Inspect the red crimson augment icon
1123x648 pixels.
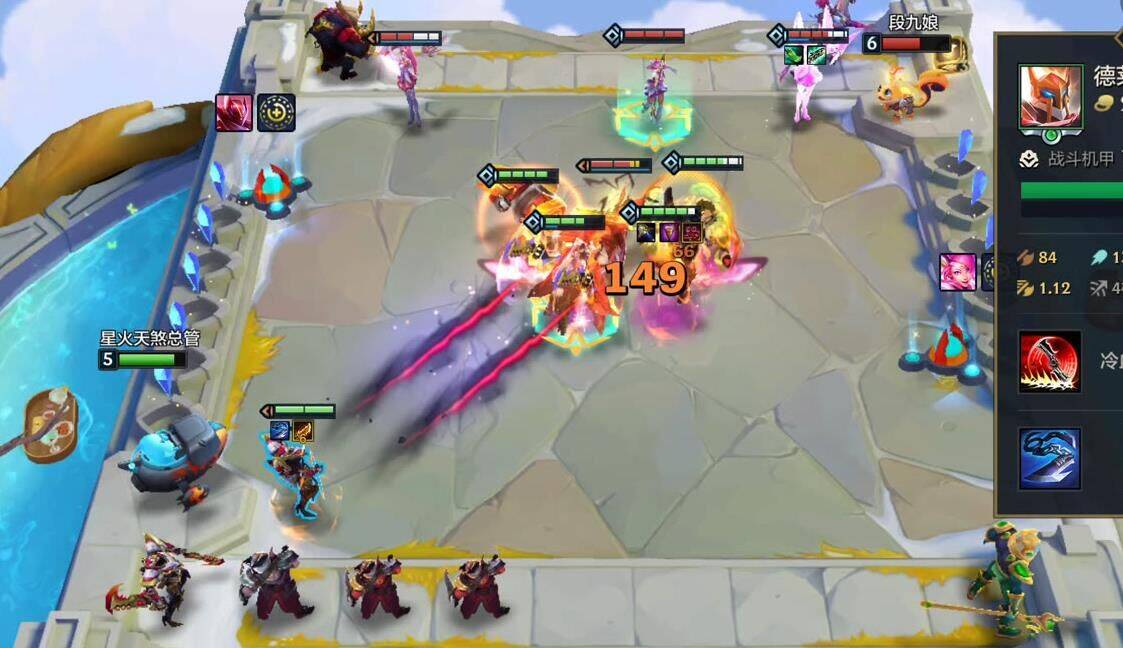[x=234, y=113]
